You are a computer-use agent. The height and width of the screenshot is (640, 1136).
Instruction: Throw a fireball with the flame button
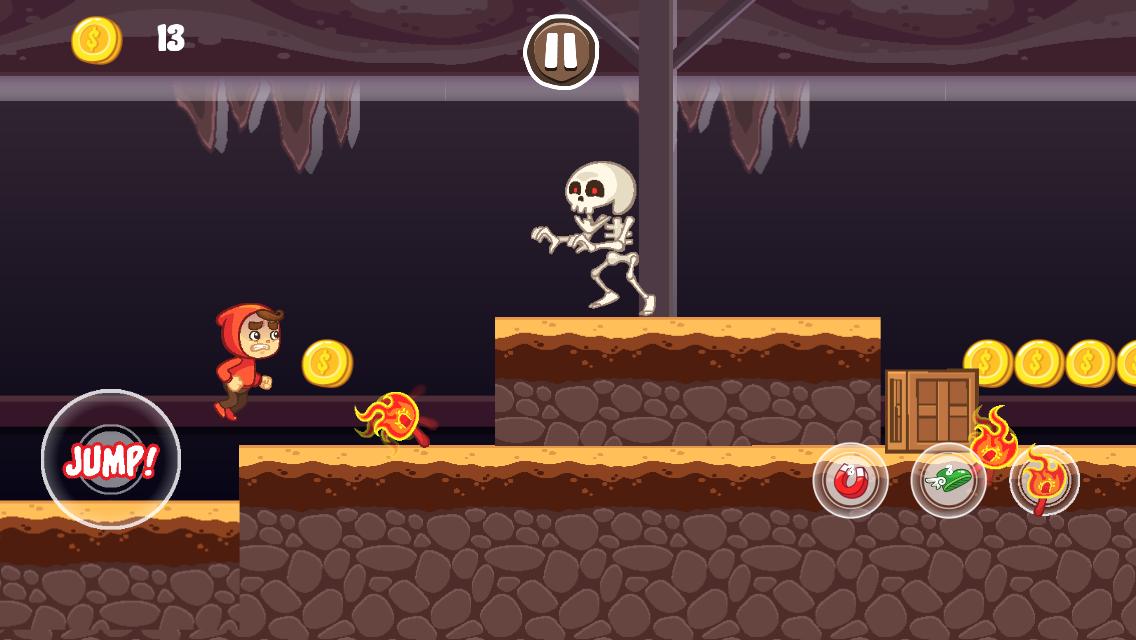(x=1044, y=481)
